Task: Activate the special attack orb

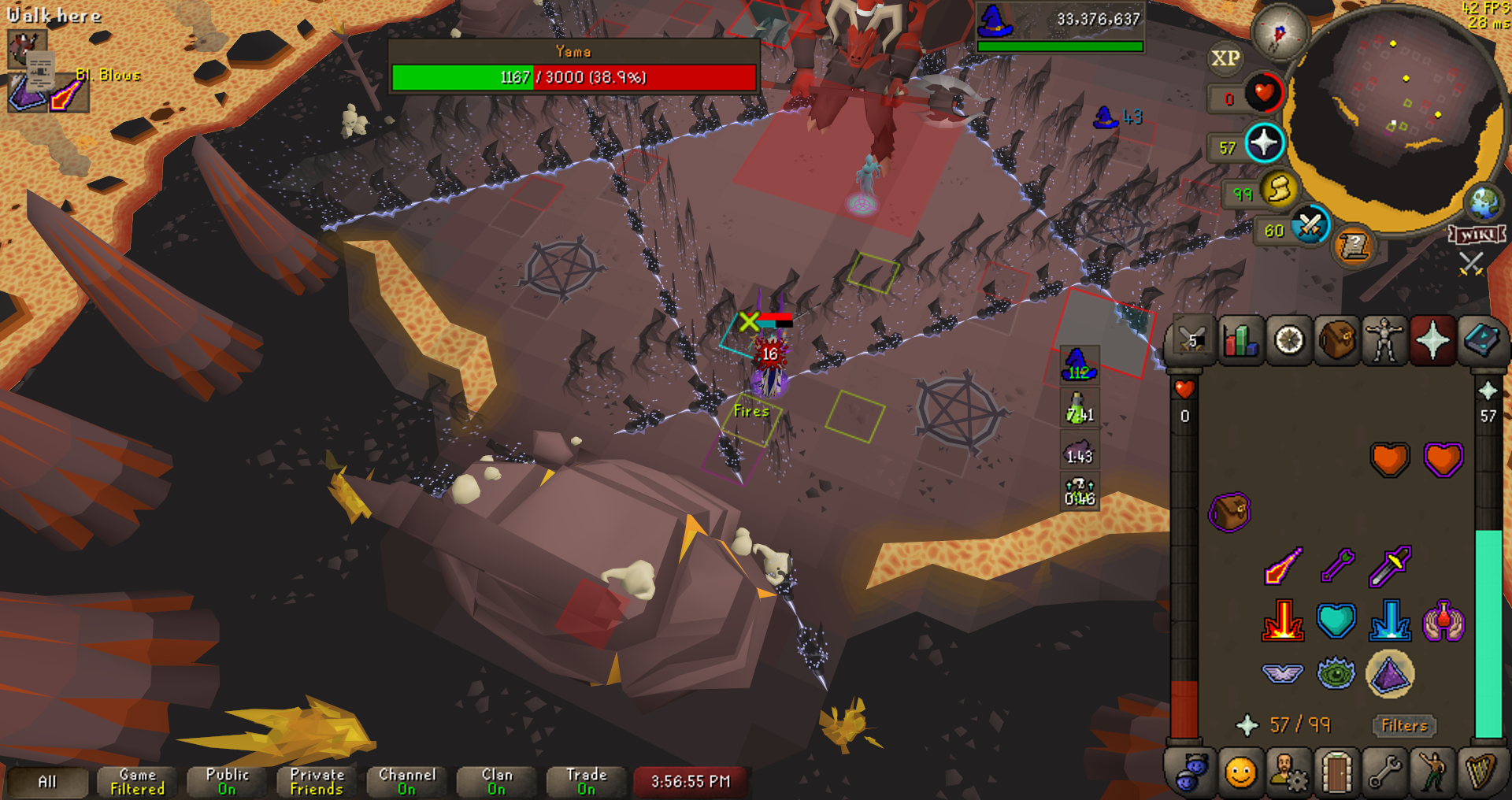Action: 1310,226
